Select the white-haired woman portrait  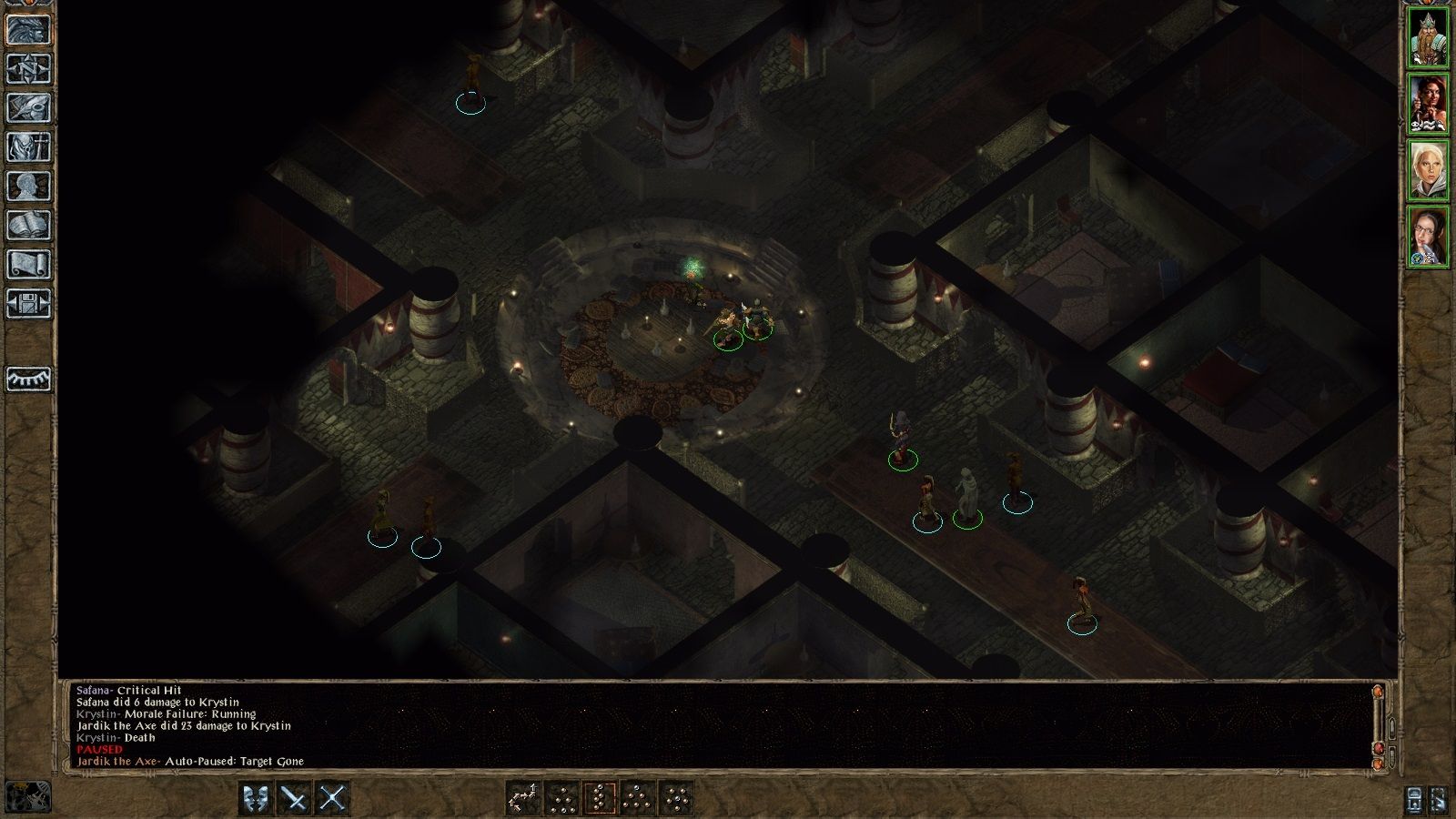[x=1428, y=171]
